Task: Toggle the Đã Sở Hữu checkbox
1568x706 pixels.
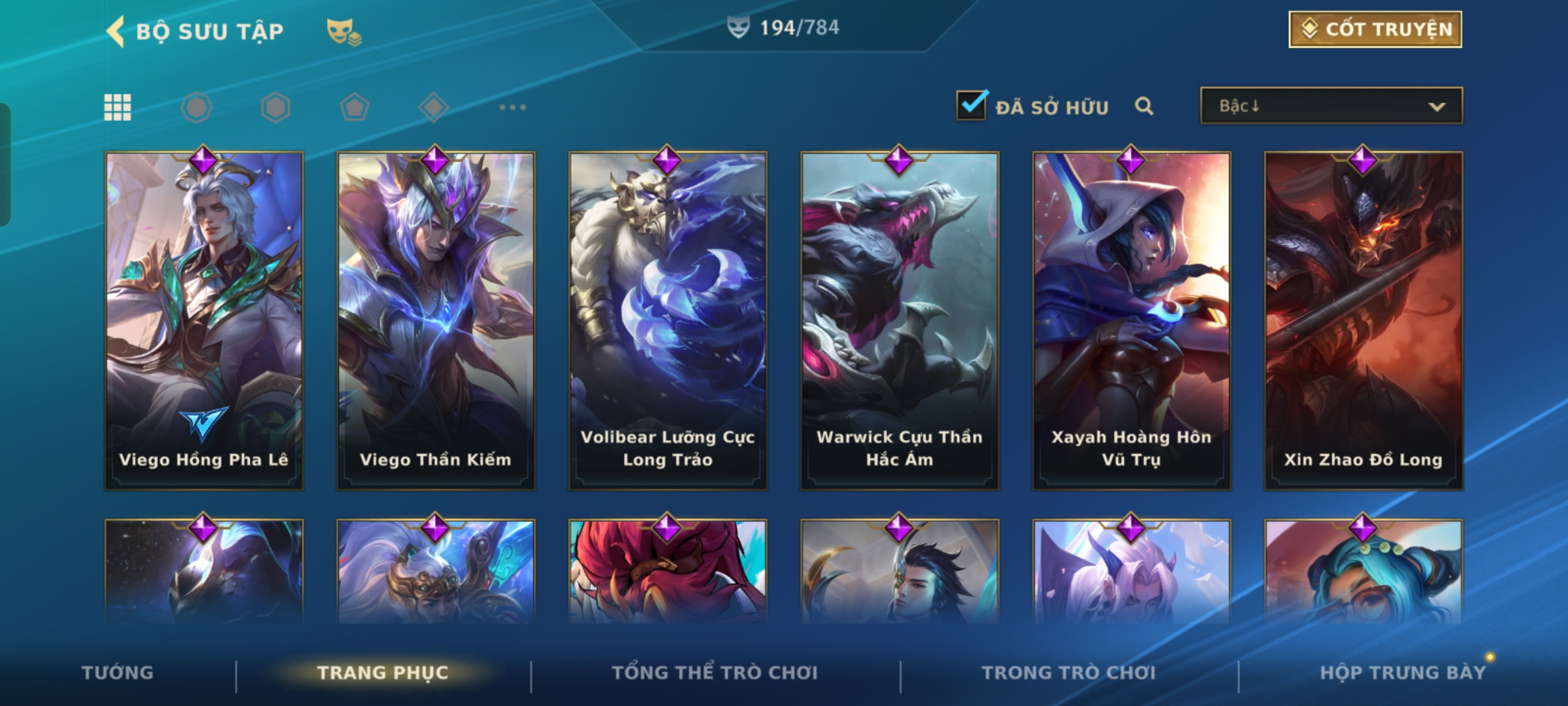Action: (x=971, y=106)
